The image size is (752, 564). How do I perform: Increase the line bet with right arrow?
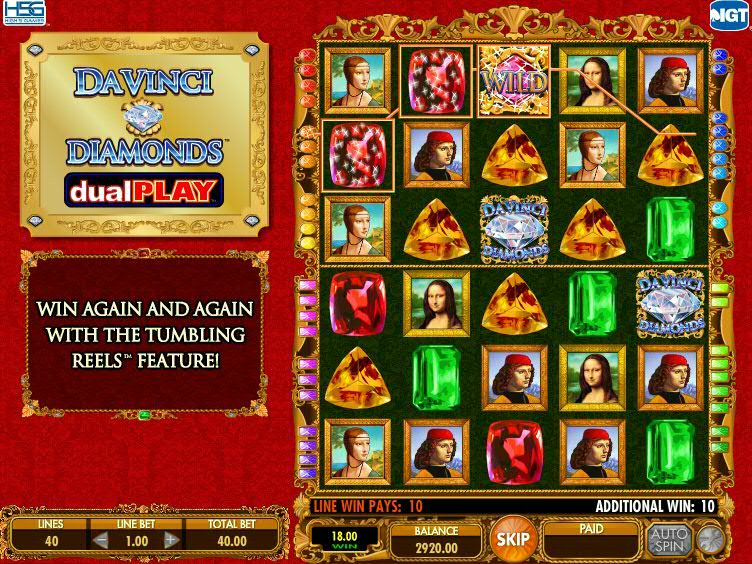tap(170, 540)
